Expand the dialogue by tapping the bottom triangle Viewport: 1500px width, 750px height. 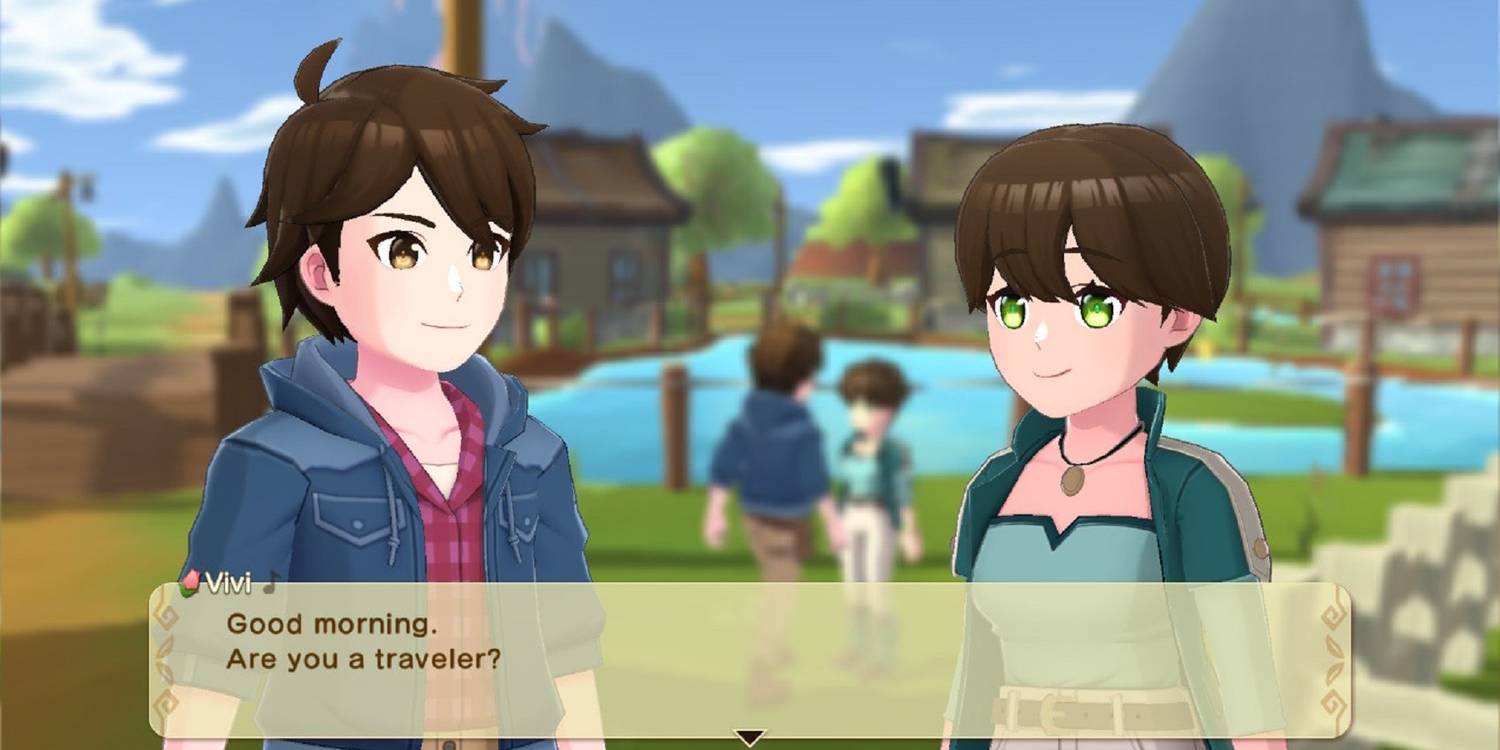pyautogui.click(x=750, y=737)
